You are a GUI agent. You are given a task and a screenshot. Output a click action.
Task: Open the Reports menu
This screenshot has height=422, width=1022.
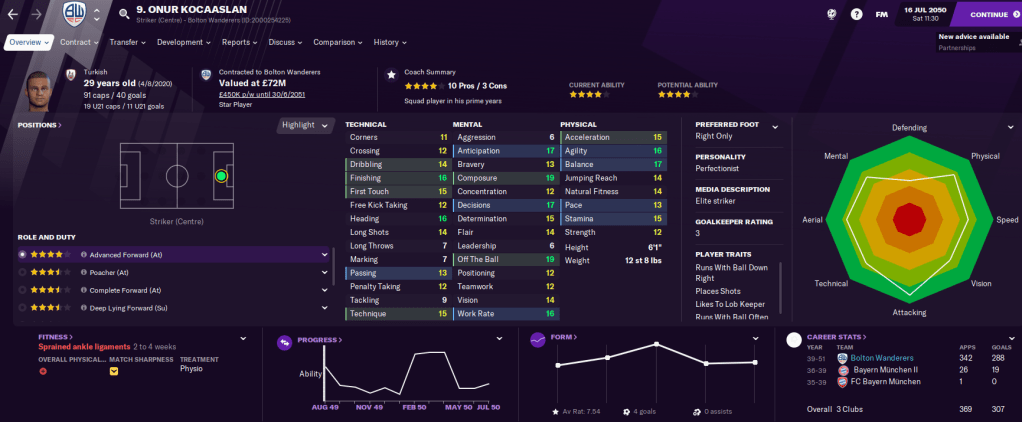pos(240,43)
